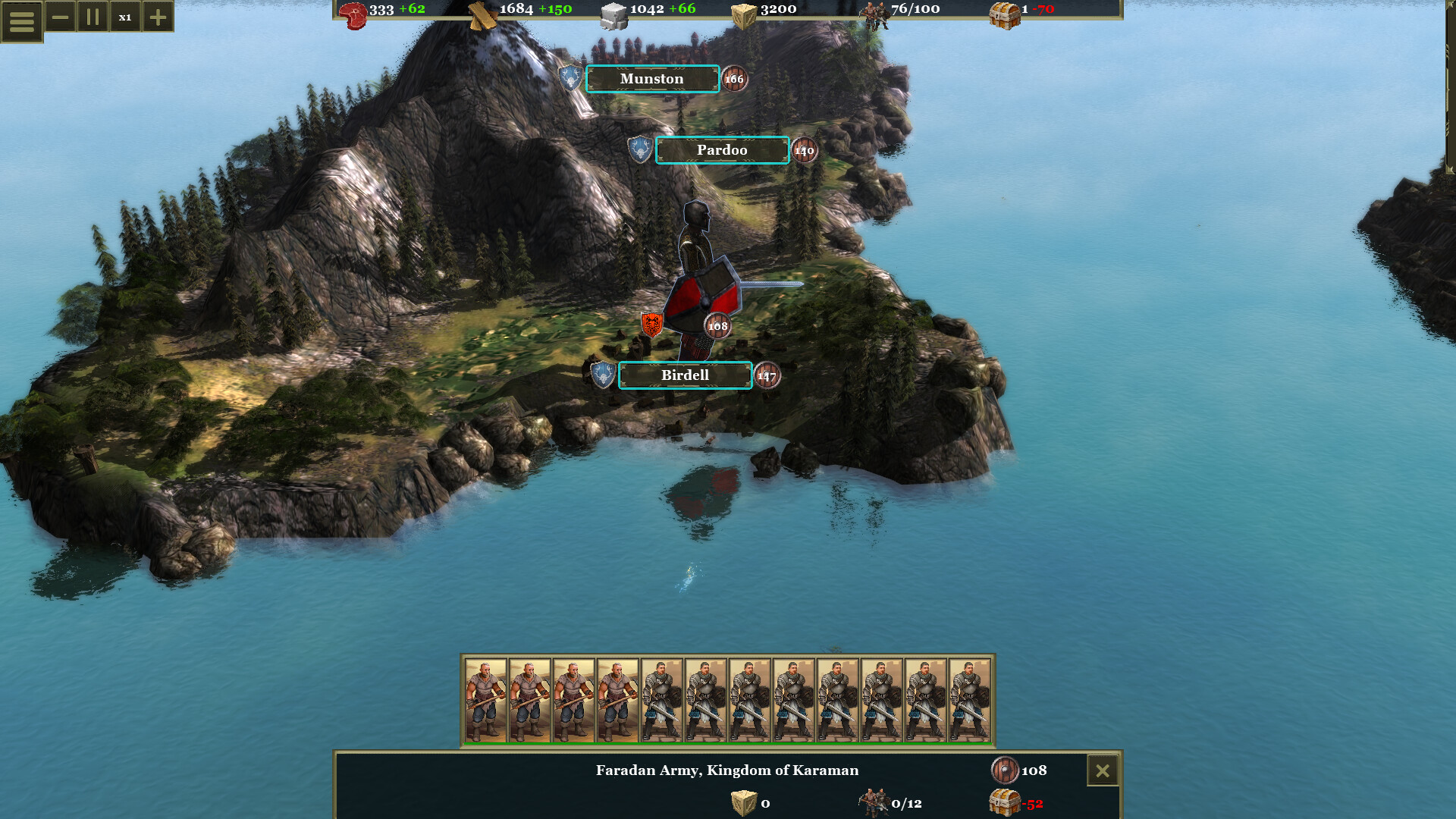Open the Faradan Army defense shield showing 108

[x=1003, y=770]
